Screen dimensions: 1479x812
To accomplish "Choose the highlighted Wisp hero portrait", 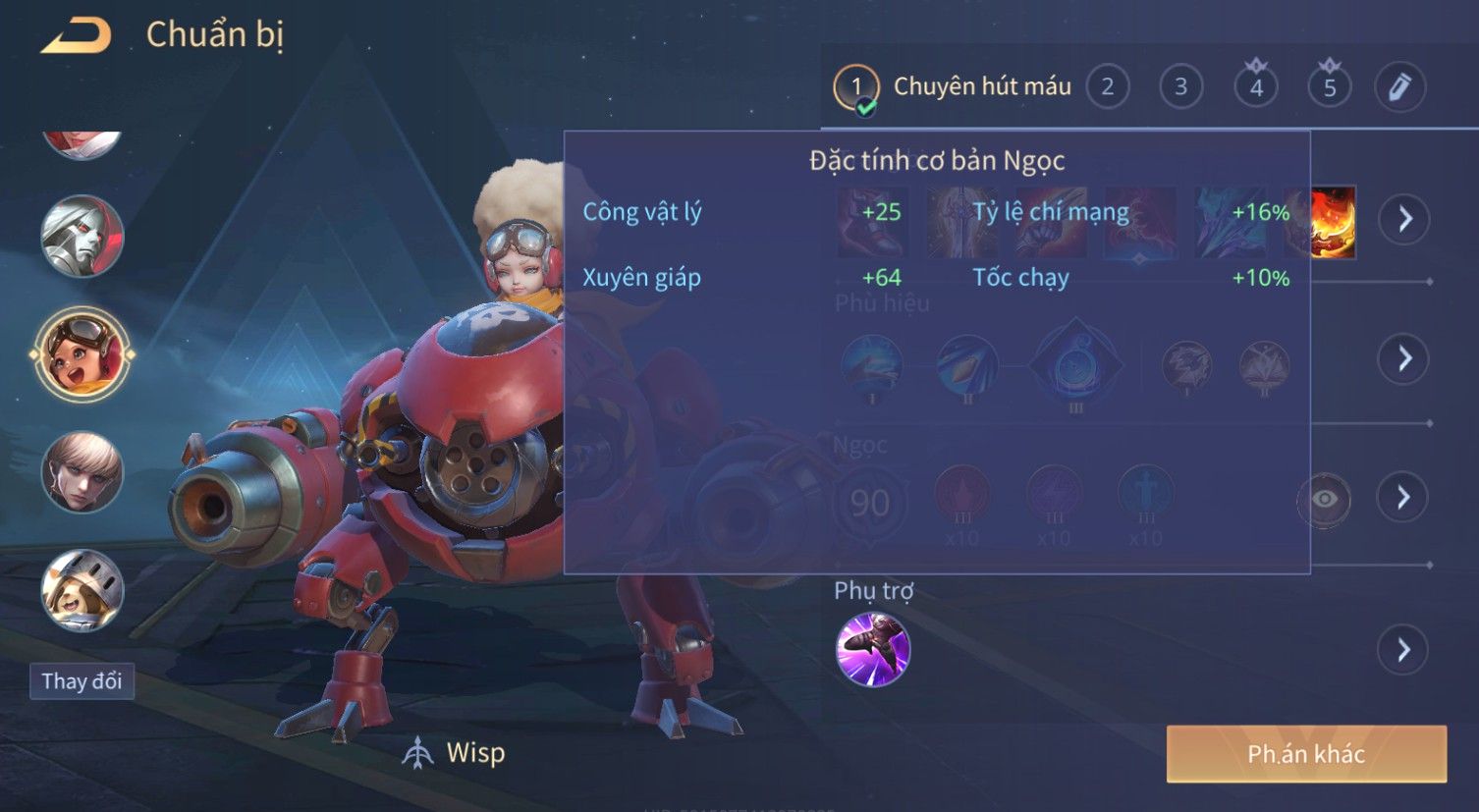I will point(82,354).
